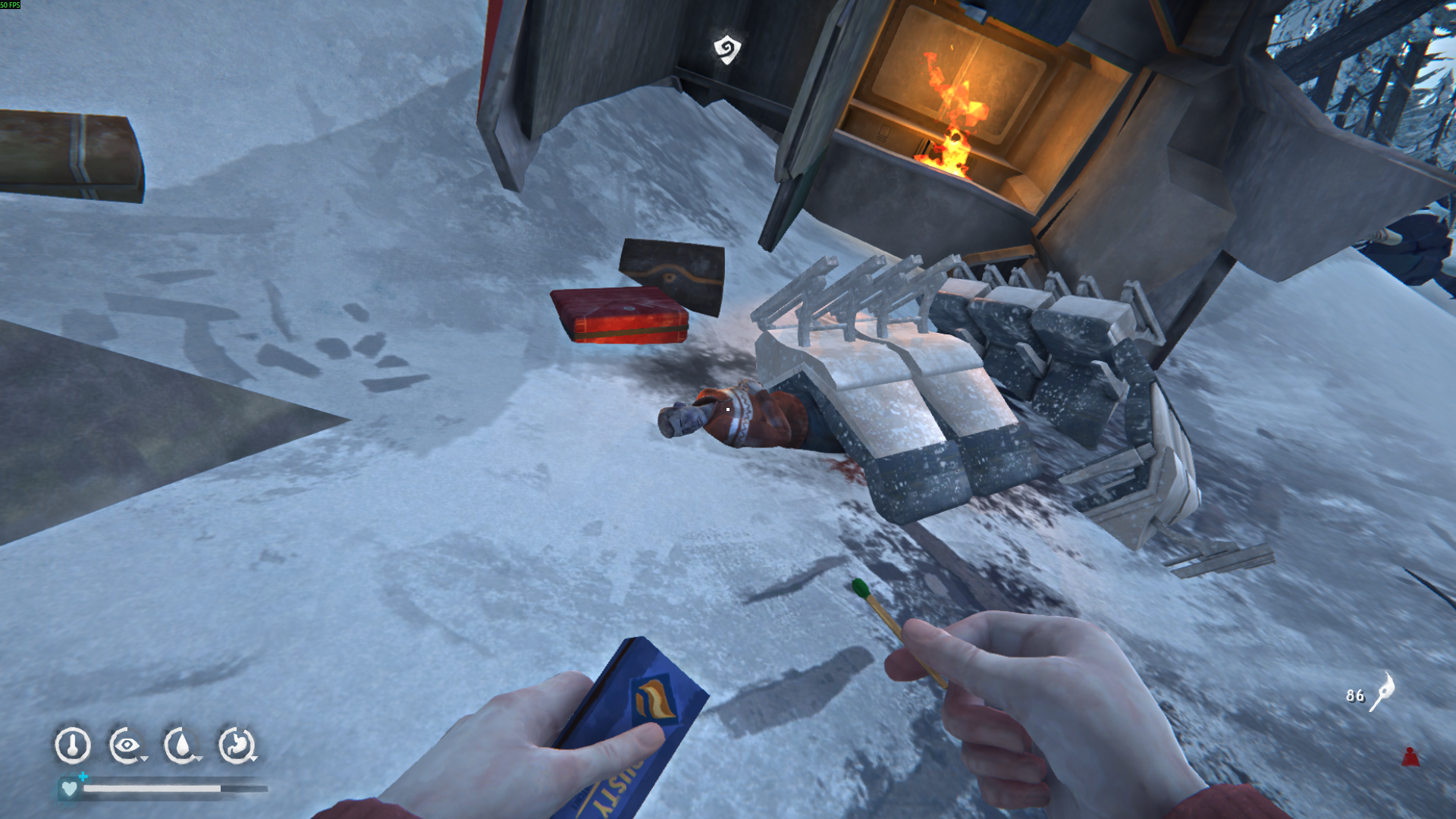Check the water drop thirst icon
This screenshot has width=1456, height=819.
(x=181, y=745)
